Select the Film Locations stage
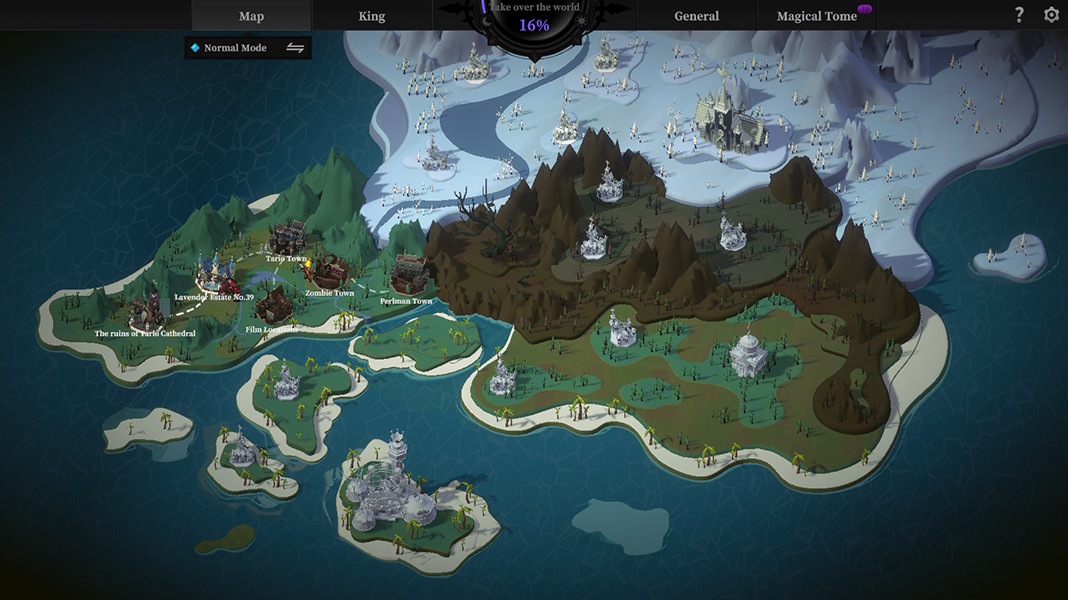 tap(271, 305)
